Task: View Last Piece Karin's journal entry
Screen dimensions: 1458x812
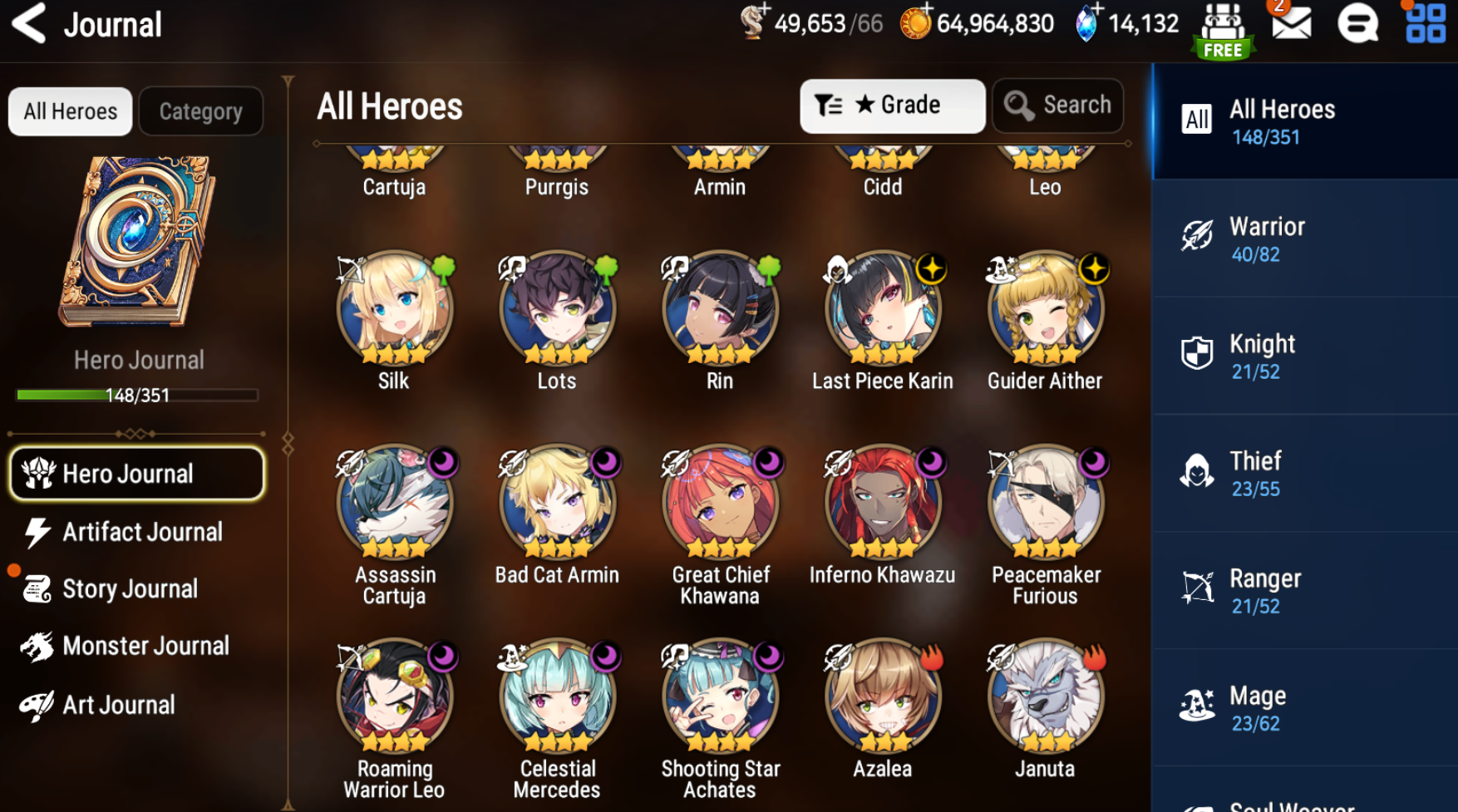Action: (882, 308)
